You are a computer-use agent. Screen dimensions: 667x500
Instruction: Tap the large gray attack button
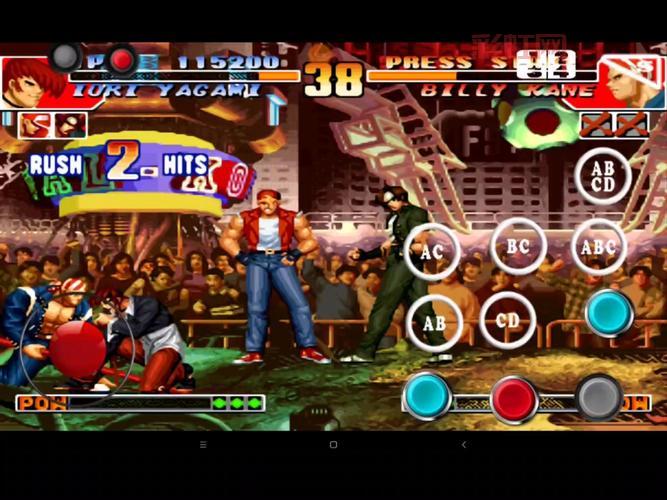point(599,397)
